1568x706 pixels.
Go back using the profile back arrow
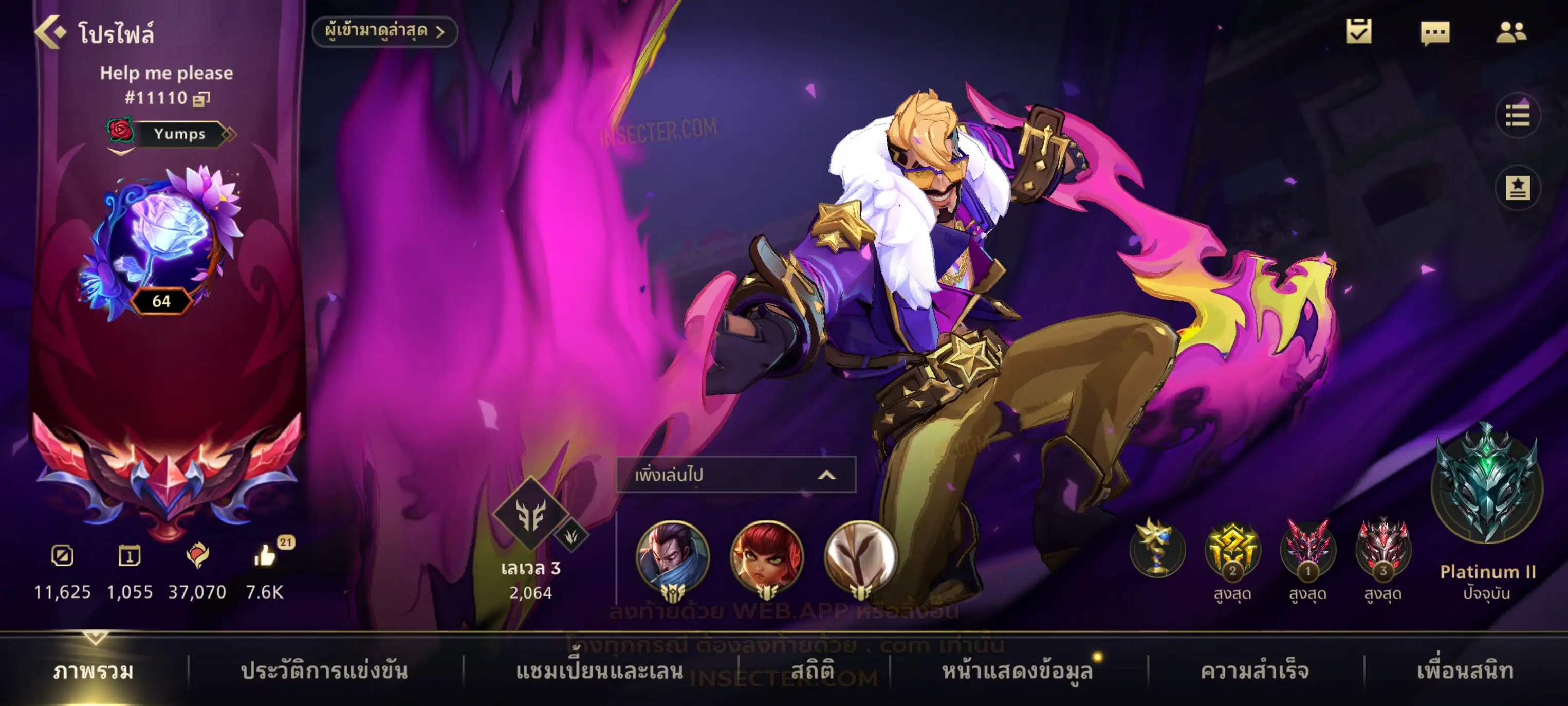pyautogui.click(x=50, y=32)
